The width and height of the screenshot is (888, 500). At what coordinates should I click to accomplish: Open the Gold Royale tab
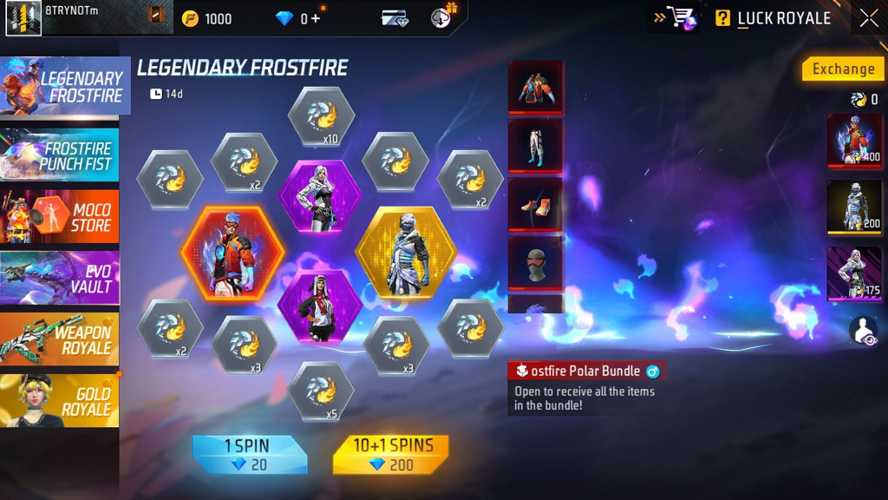(x=60, y=400)
